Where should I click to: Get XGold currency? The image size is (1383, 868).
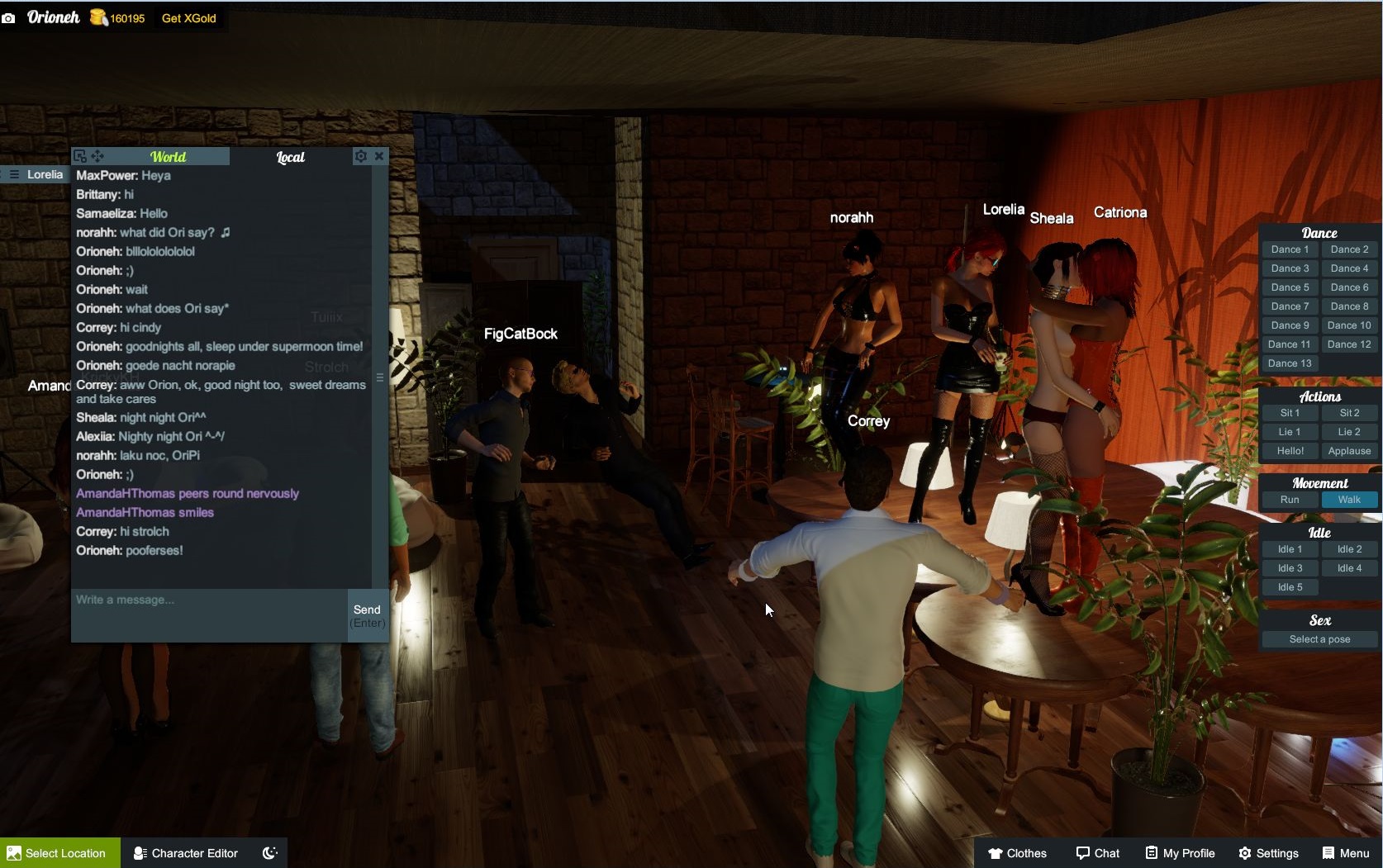[188, 18]
